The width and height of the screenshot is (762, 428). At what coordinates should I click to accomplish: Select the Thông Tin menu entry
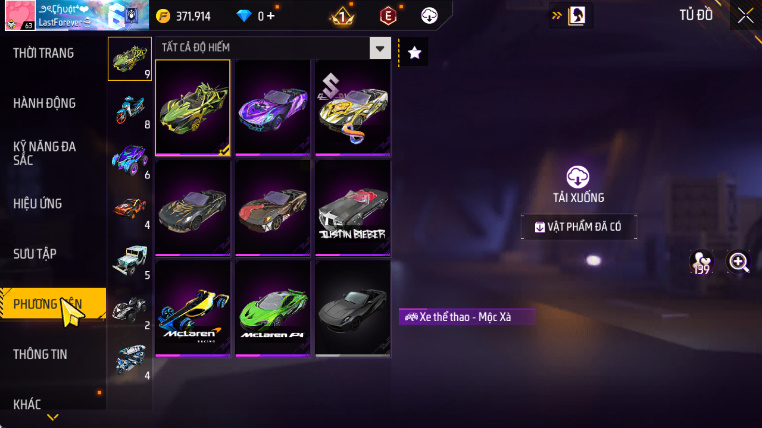pyautogui.click(x=40, y=353)
